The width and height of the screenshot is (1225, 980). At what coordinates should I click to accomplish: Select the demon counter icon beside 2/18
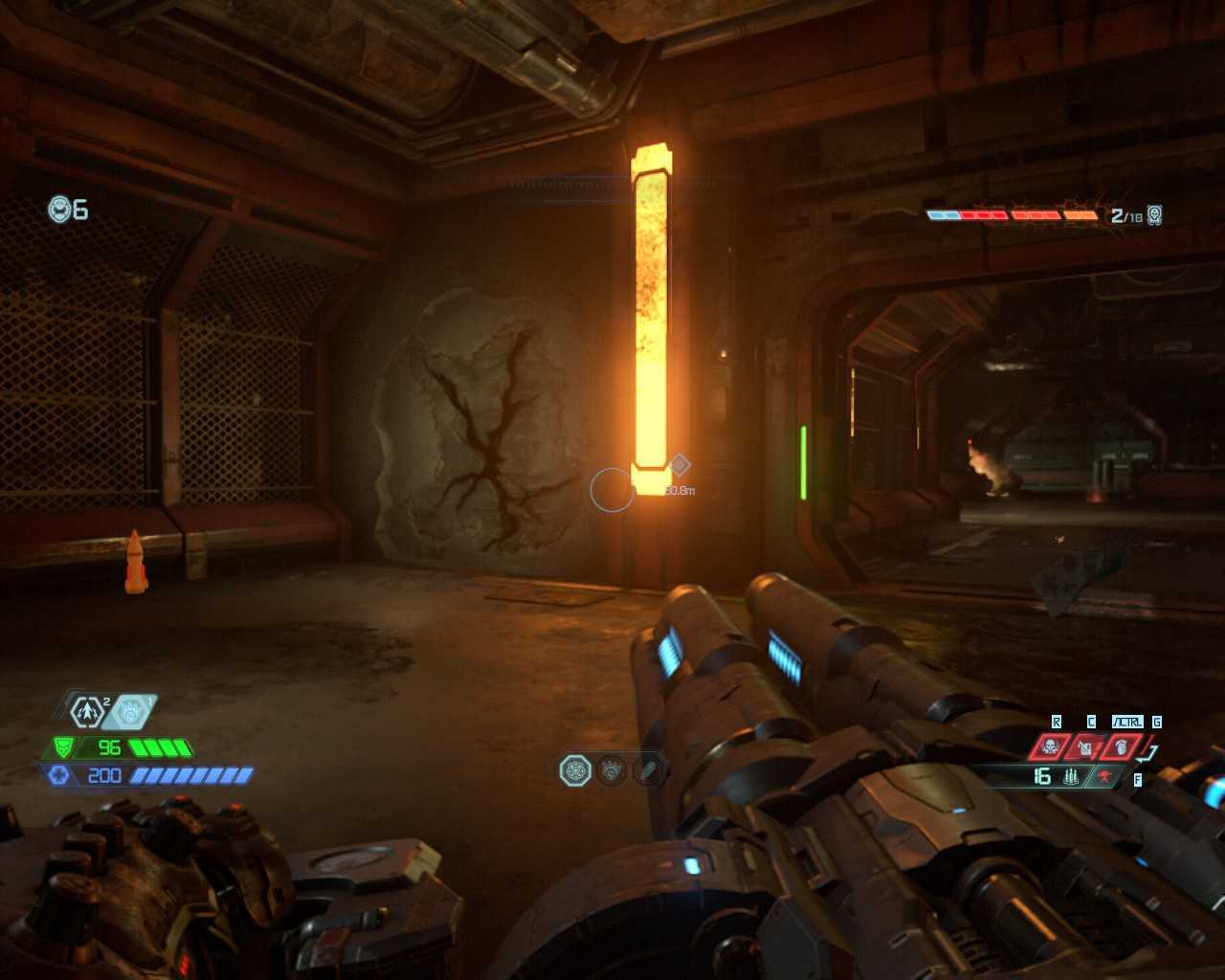pyautogui.click(x=1155, y=214)
